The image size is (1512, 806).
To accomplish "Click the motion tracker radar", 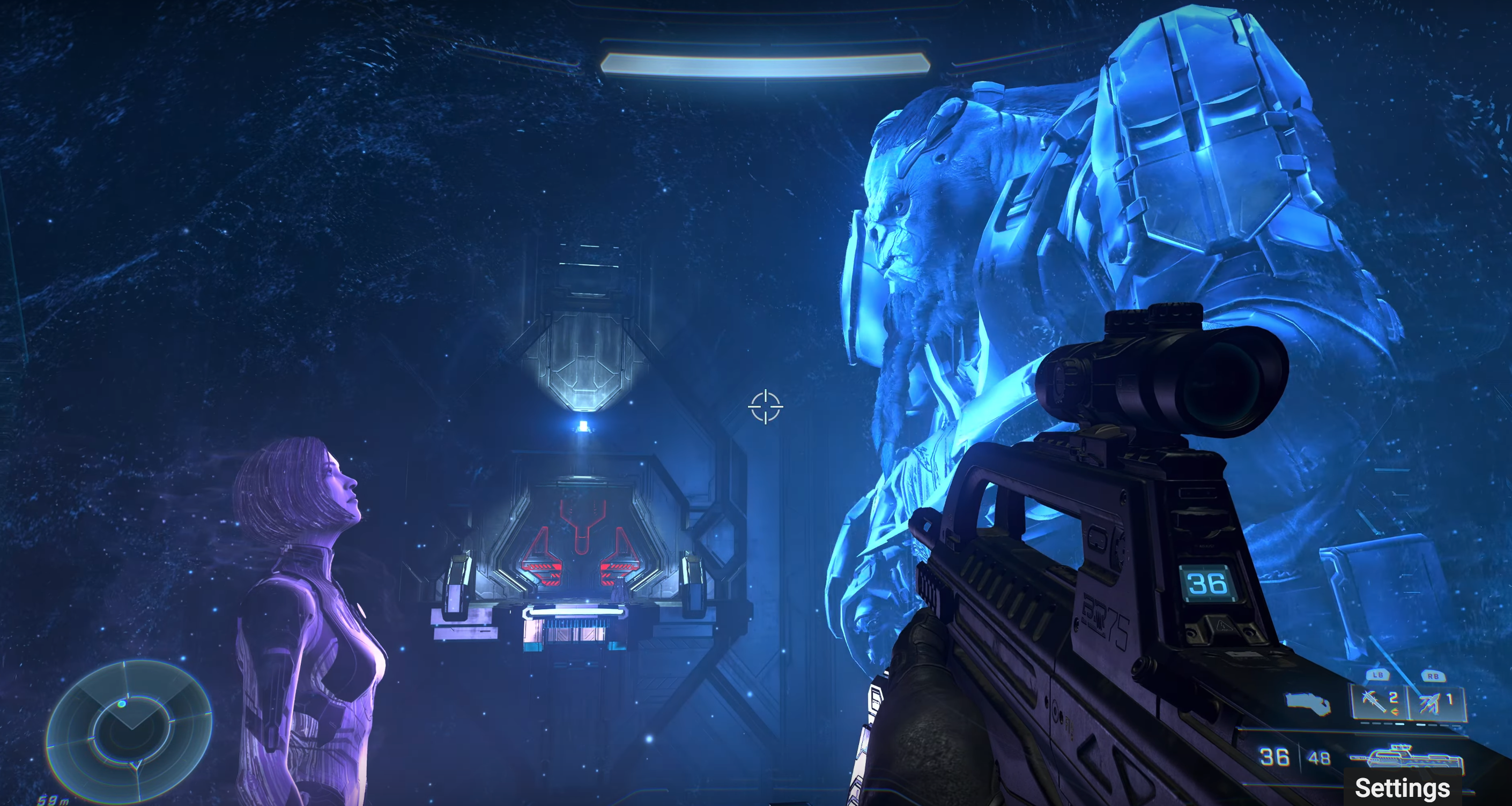I will point(129,731).
